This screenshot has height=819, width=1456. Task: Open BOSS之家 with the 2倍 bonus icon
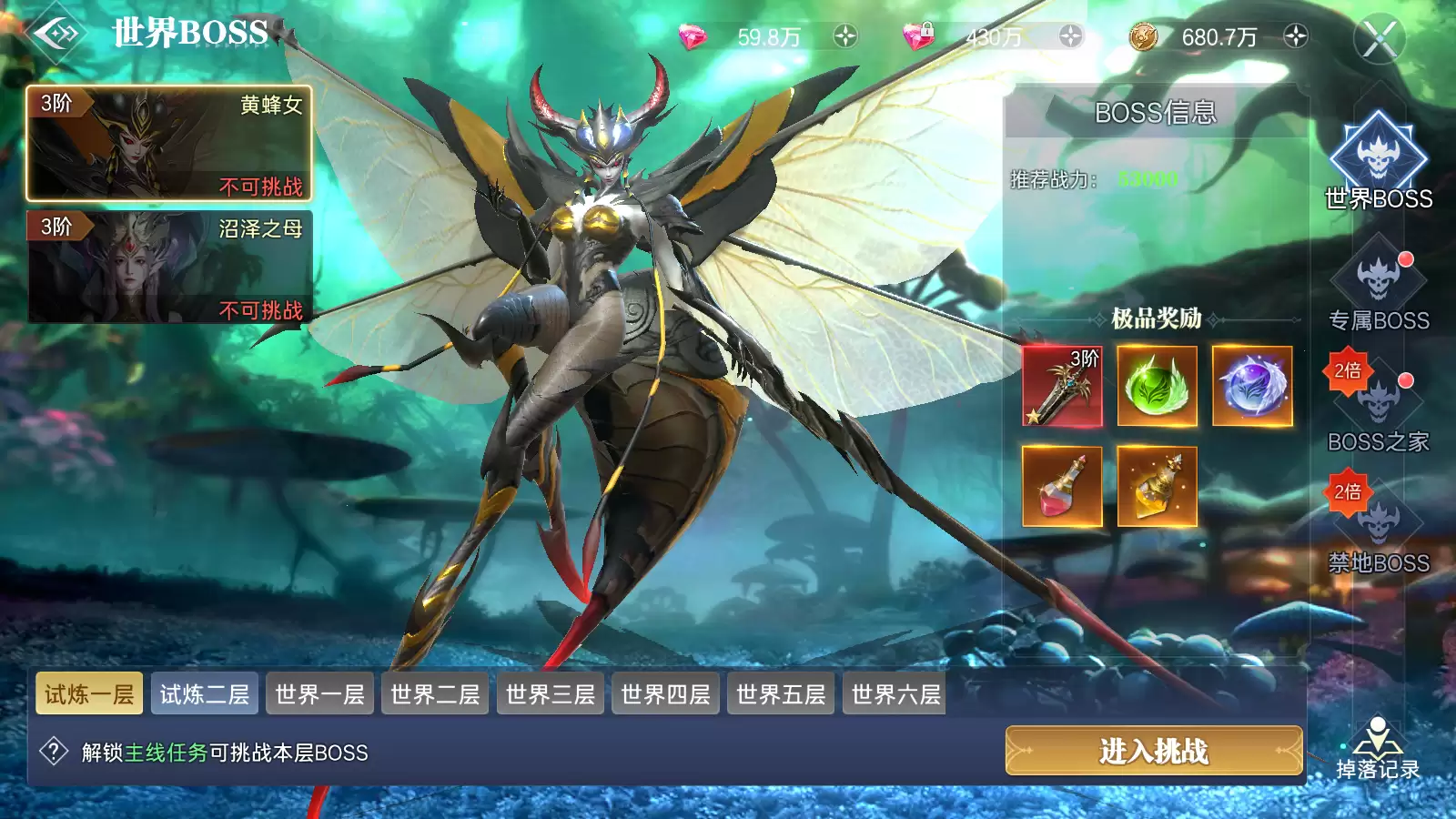click(1379, 400)
